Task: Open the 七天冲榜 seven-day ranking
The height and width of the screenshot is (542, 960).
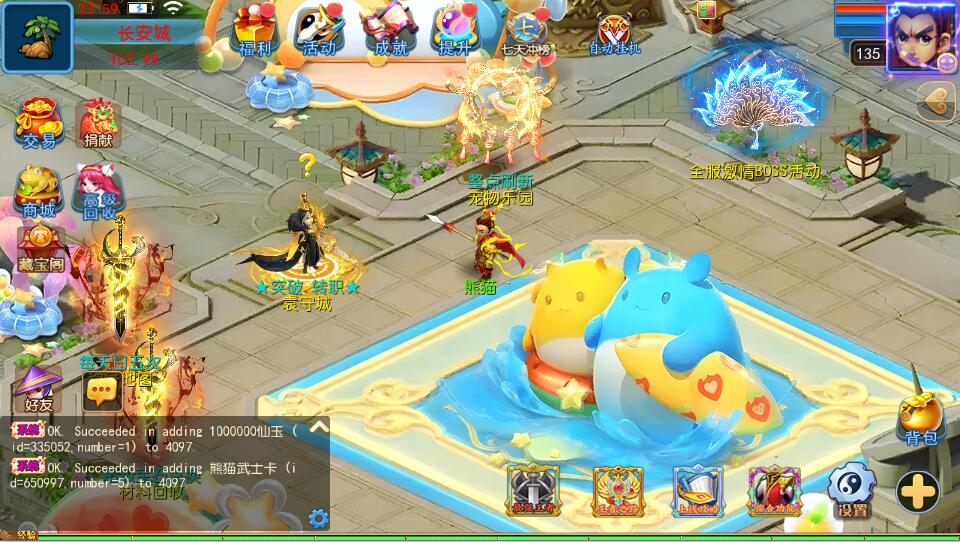Action: pyautogui.click(x=523, y=32)
